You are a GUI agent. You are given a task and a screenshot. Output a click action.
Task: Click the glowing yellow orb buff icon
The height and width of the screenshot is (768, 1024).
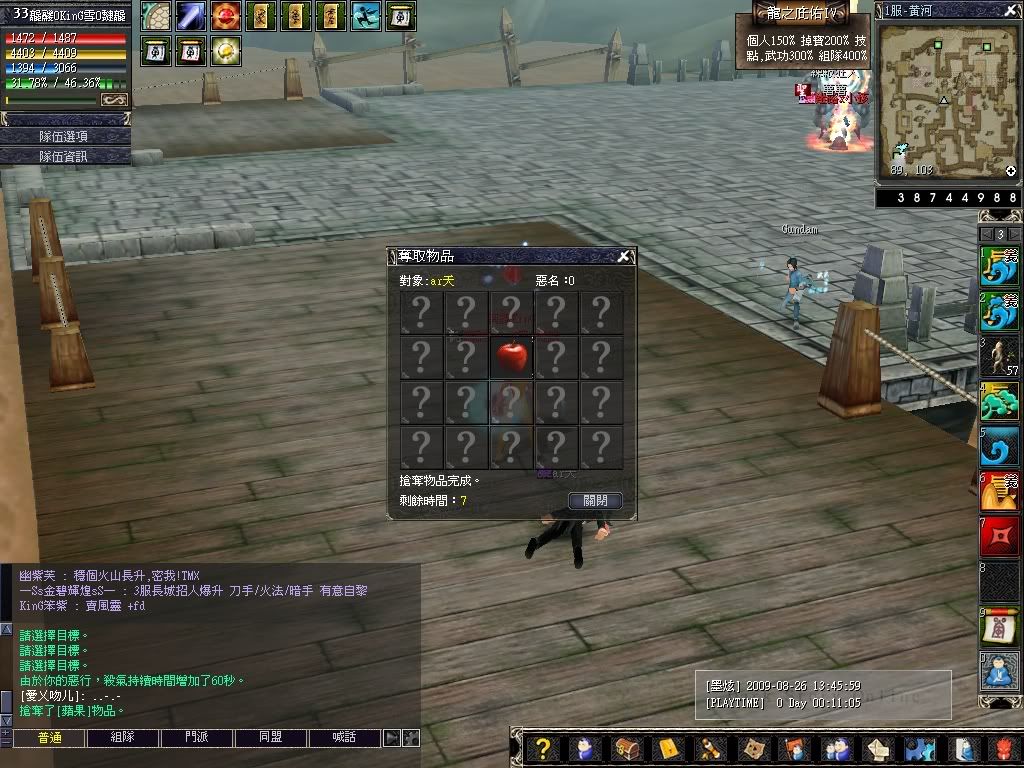(x=225, y=50)
